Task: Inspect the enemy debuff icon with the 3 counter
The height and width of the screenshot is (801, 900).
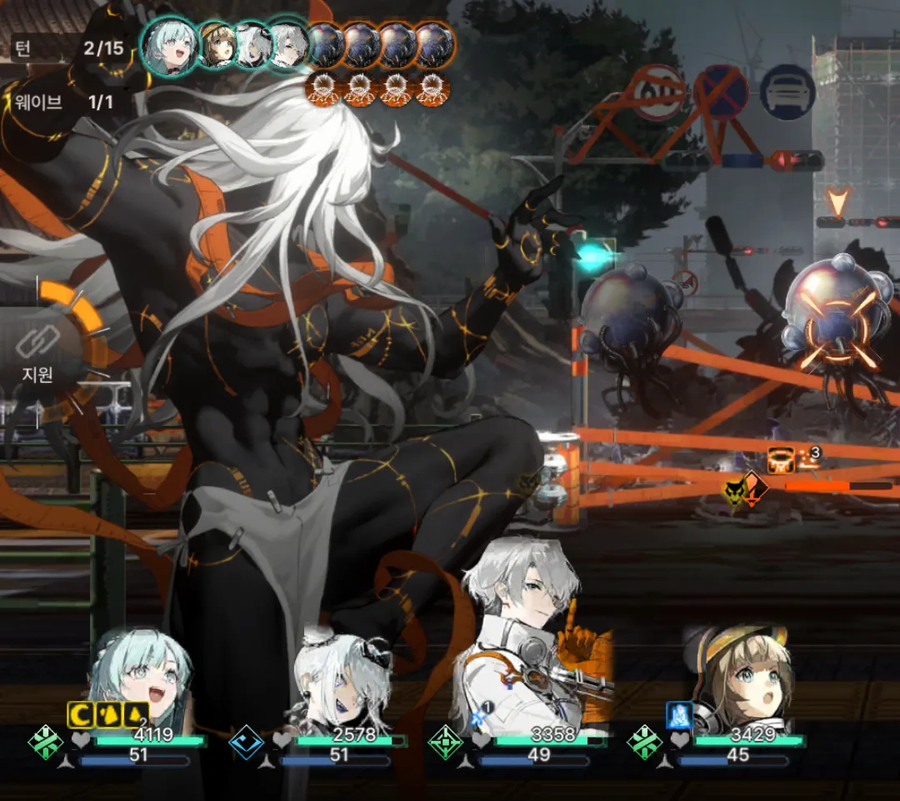Action: [x=781, y=460]
